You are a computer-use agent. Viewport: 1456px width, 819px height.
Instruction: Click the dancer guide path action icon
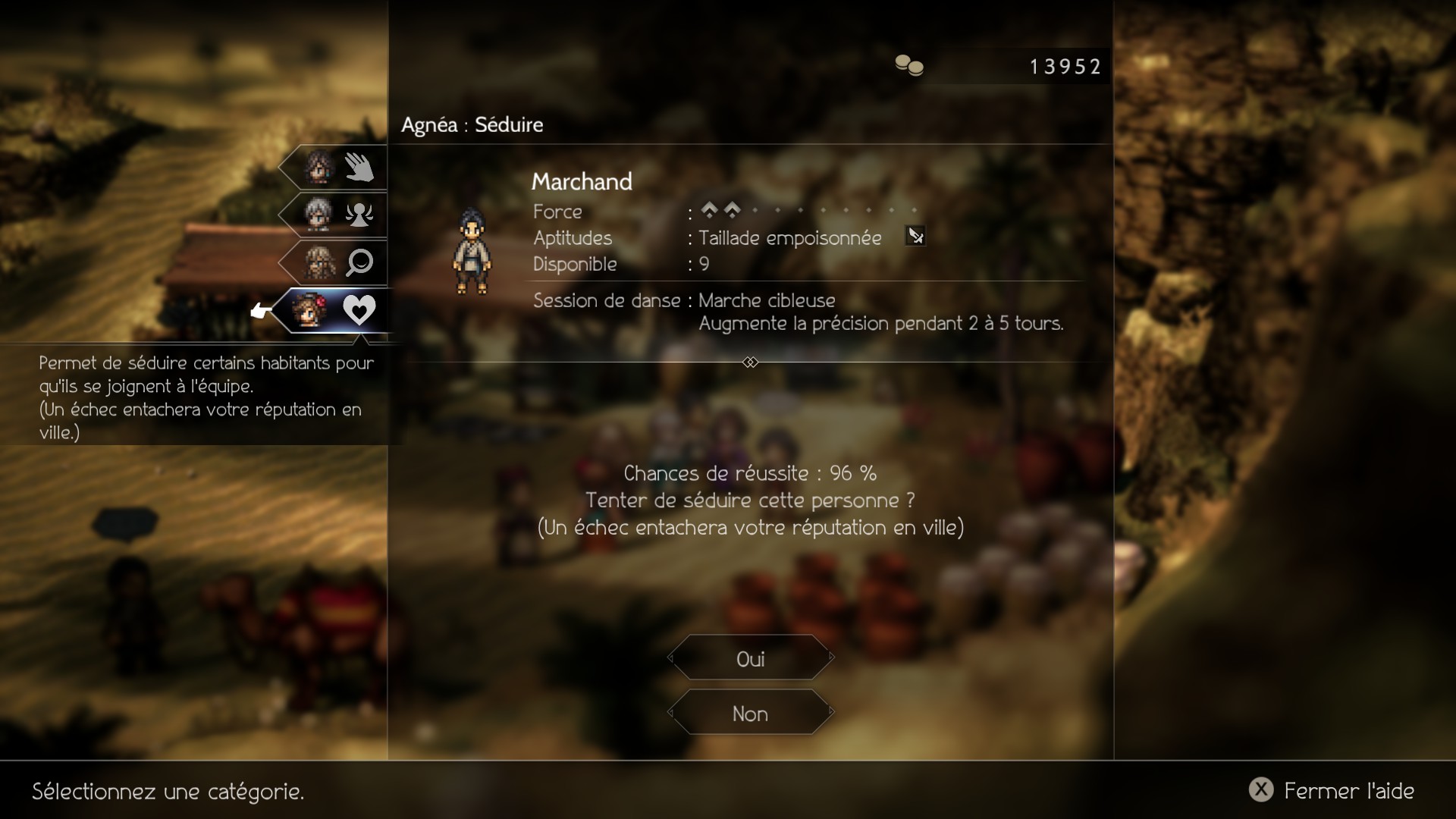point(359,215)
